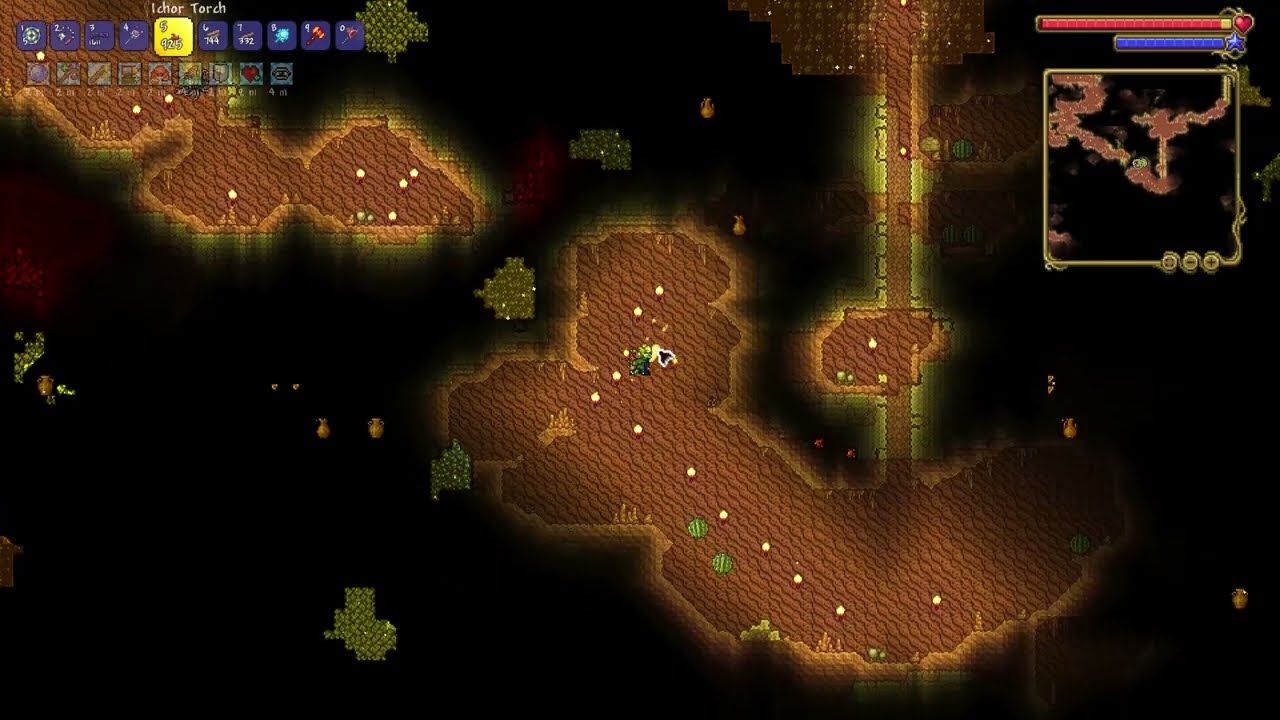Zoom out using the minimap minus button
Screen dimensions: 1280x720
[1188, 262]
